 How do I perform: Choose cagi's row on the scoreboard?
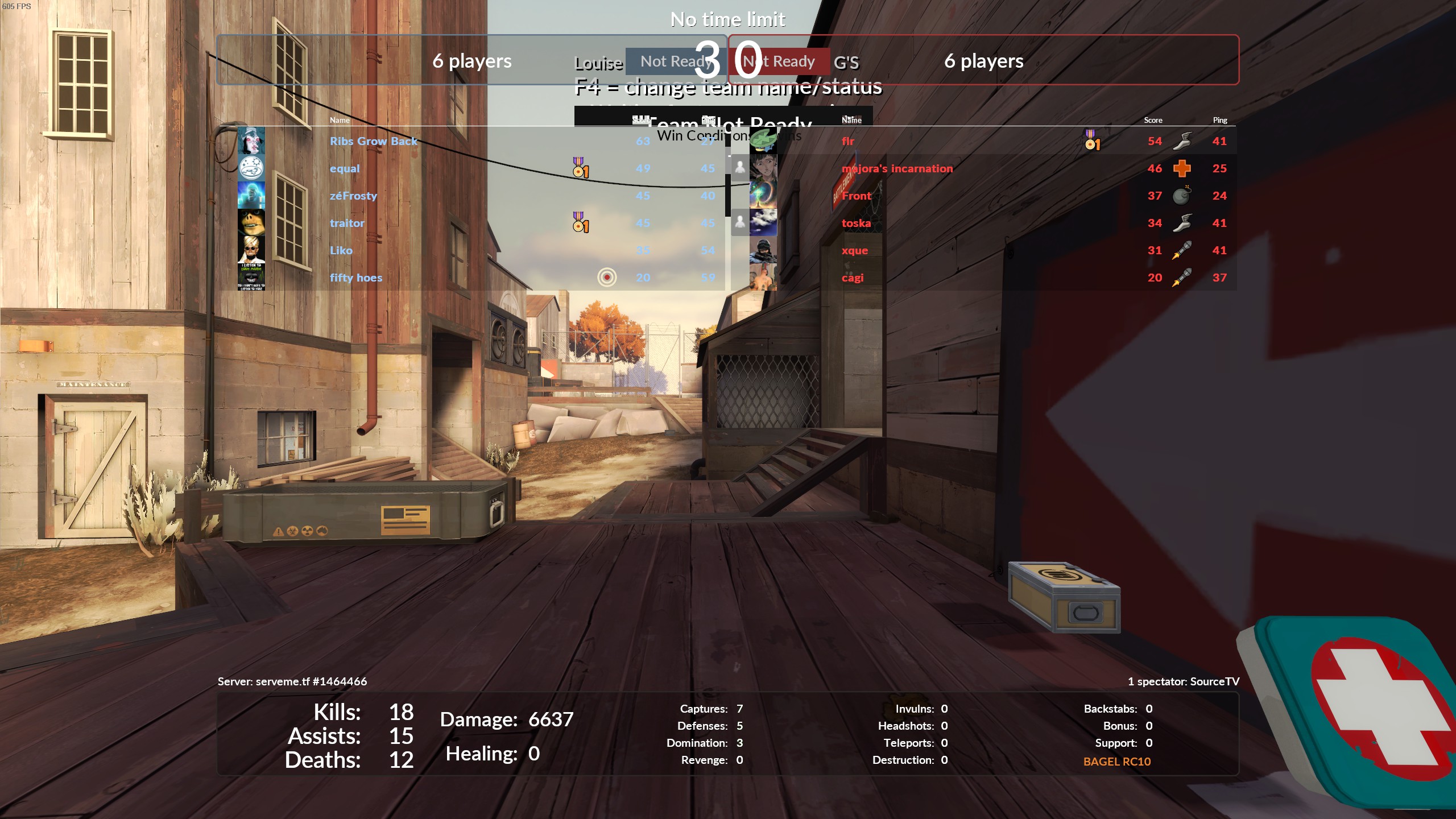point(853,278)
